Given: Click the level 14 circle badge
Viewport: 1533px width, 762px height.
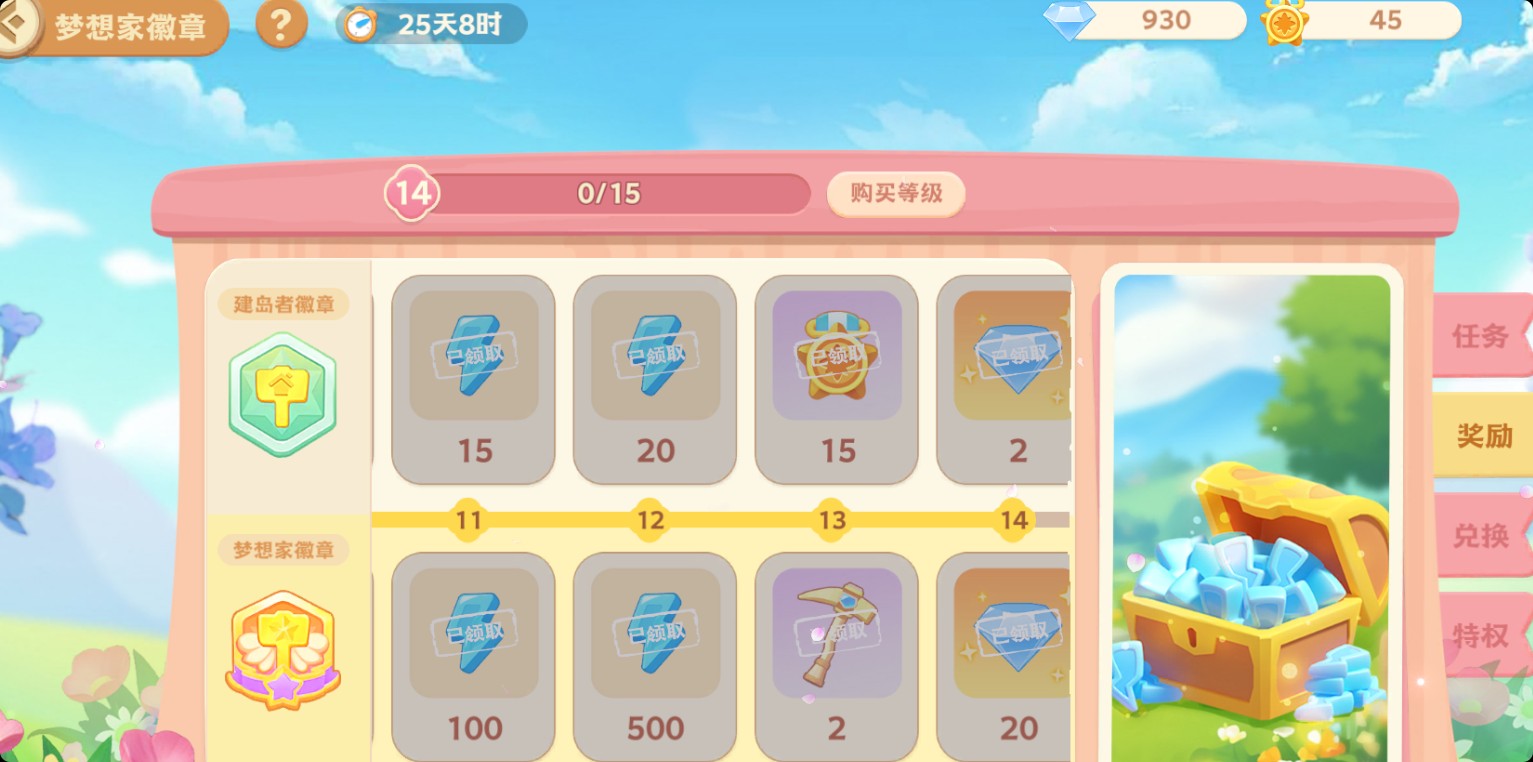Looking at the screenshot, I should (411, 192).
